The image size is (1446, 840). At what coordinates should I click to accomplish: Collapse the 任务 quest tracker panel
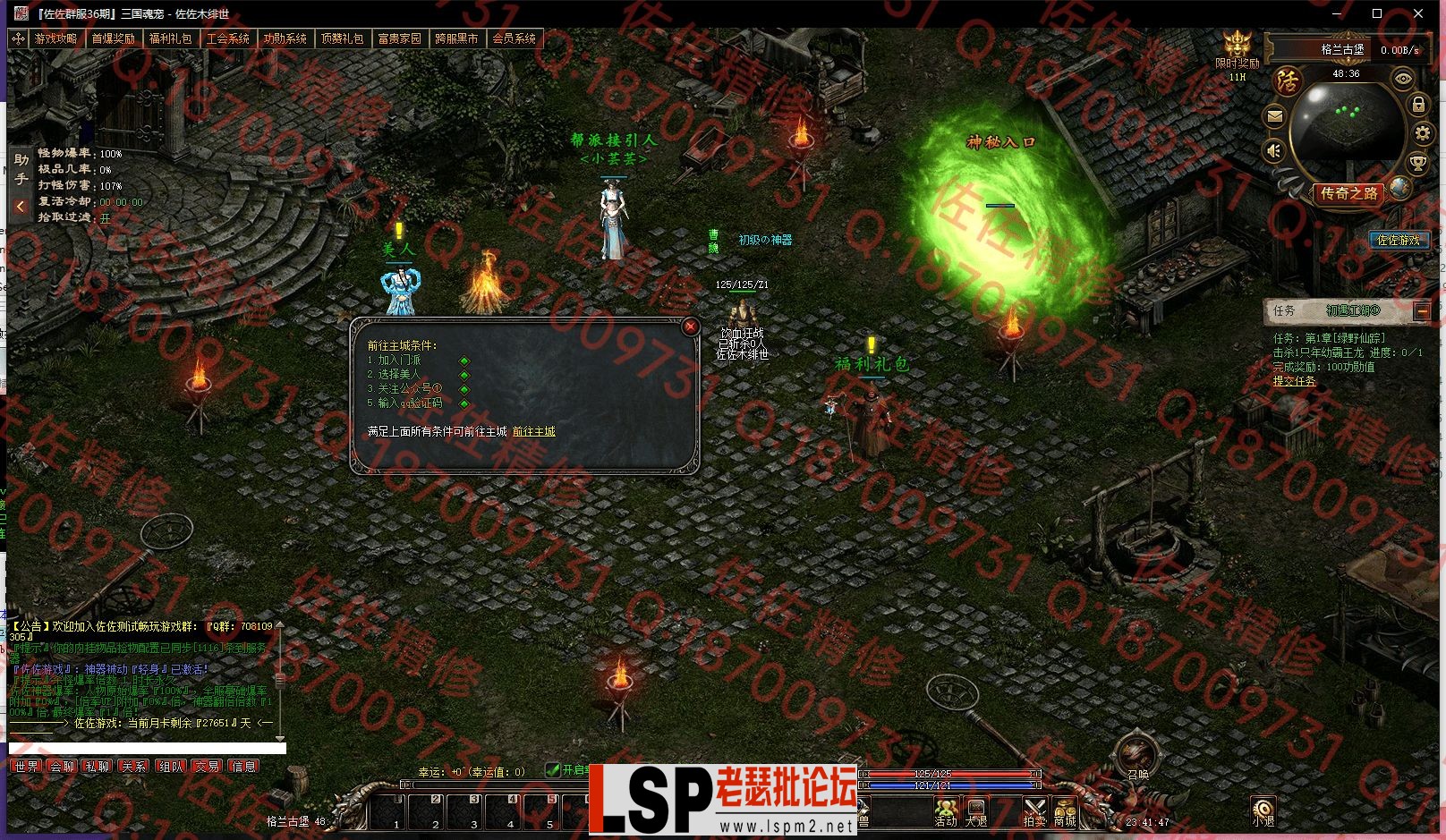point(1421,311)
